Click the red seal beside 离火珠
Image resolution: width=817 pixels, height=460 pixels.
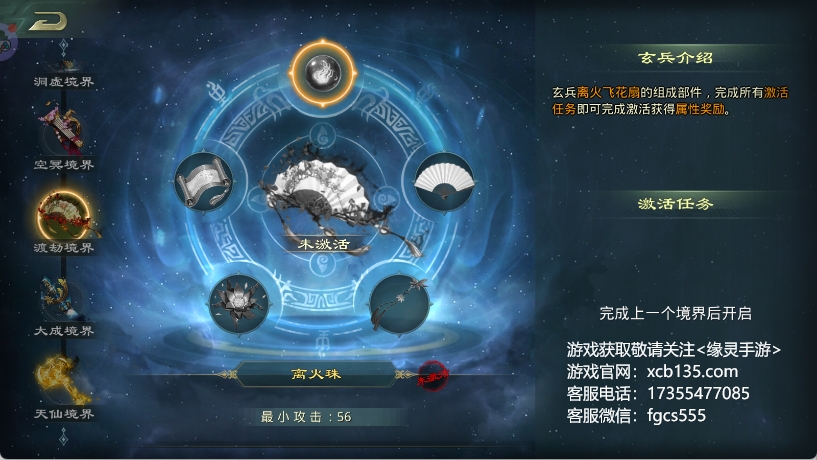tap(431, 374)
